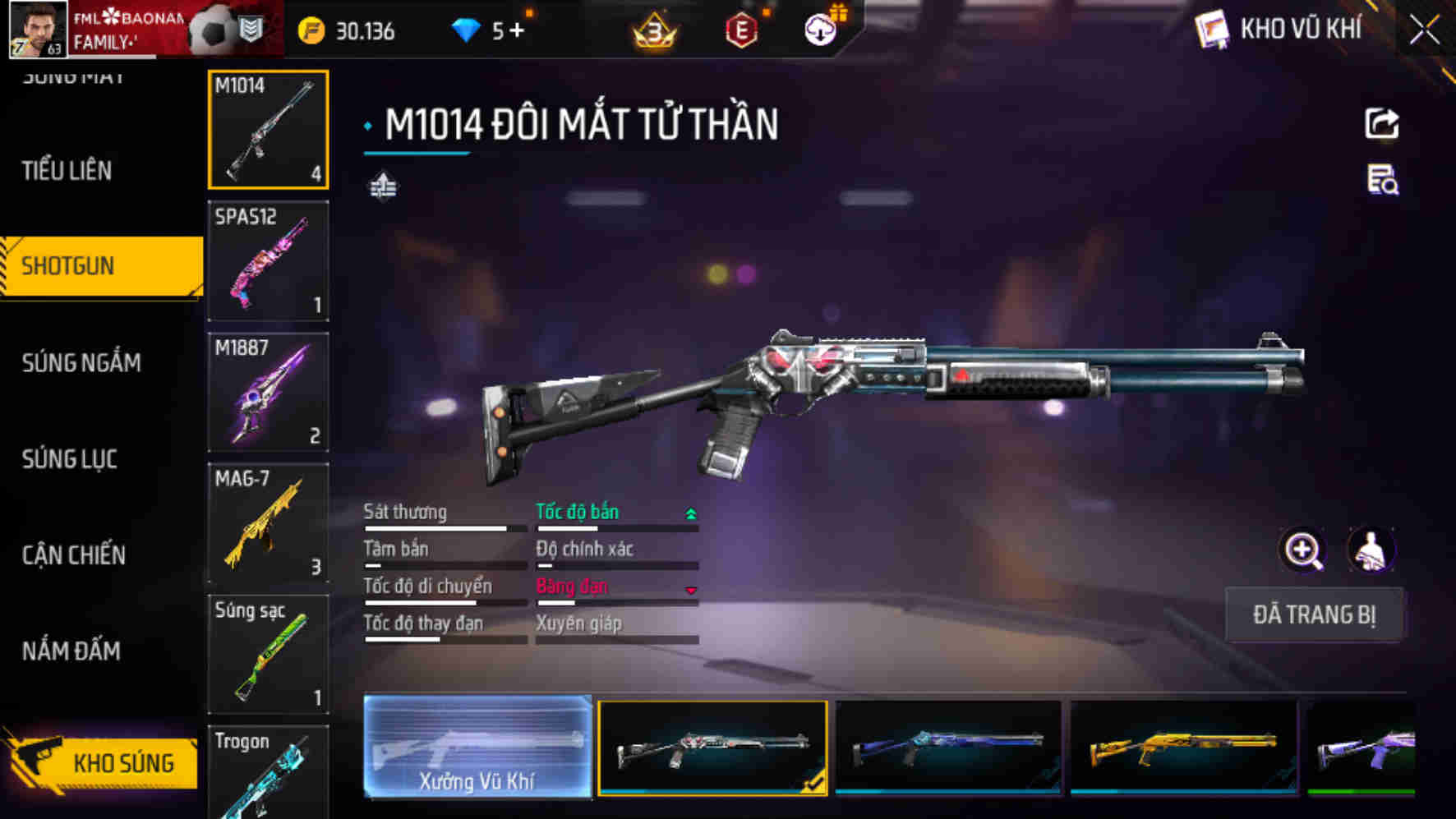Click the ĐÃ TRANG BỊ button
1456x819 pixels.
[x=1313, y=614]
